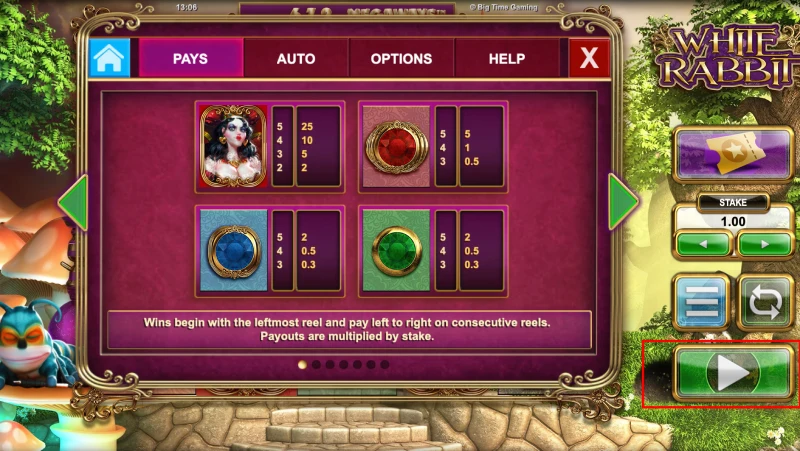The image size is (800, 451).
Task: Activate the autoplay loop arrows button
Action: (765, 302)
